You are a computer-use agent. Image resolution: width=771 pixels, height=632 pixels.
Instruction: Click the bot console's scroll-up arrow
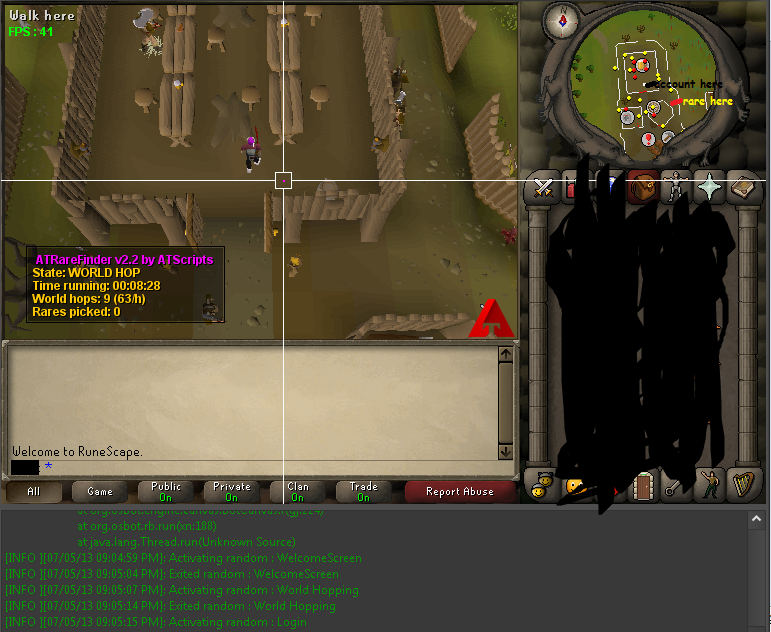pos(759,519)
